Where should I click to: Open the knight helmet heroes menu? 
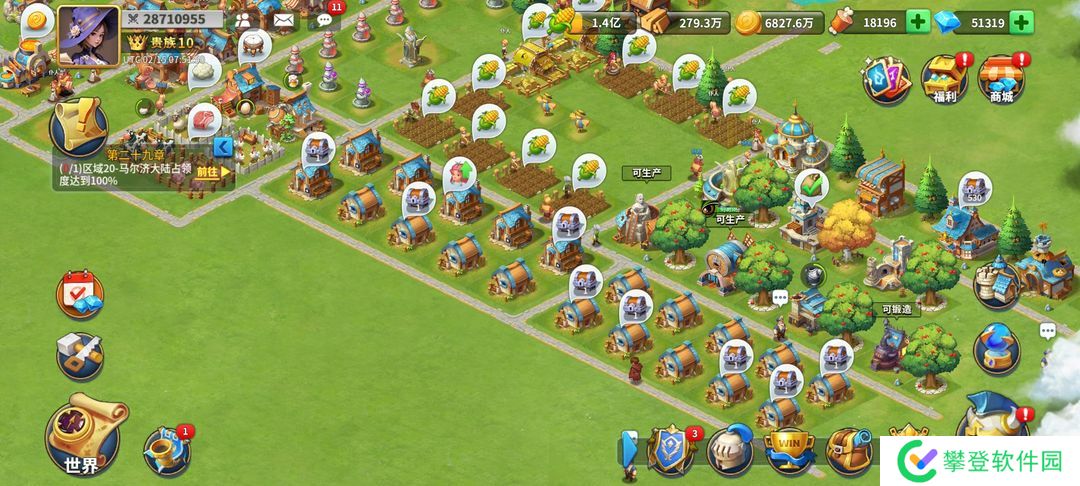pos(730,450)
